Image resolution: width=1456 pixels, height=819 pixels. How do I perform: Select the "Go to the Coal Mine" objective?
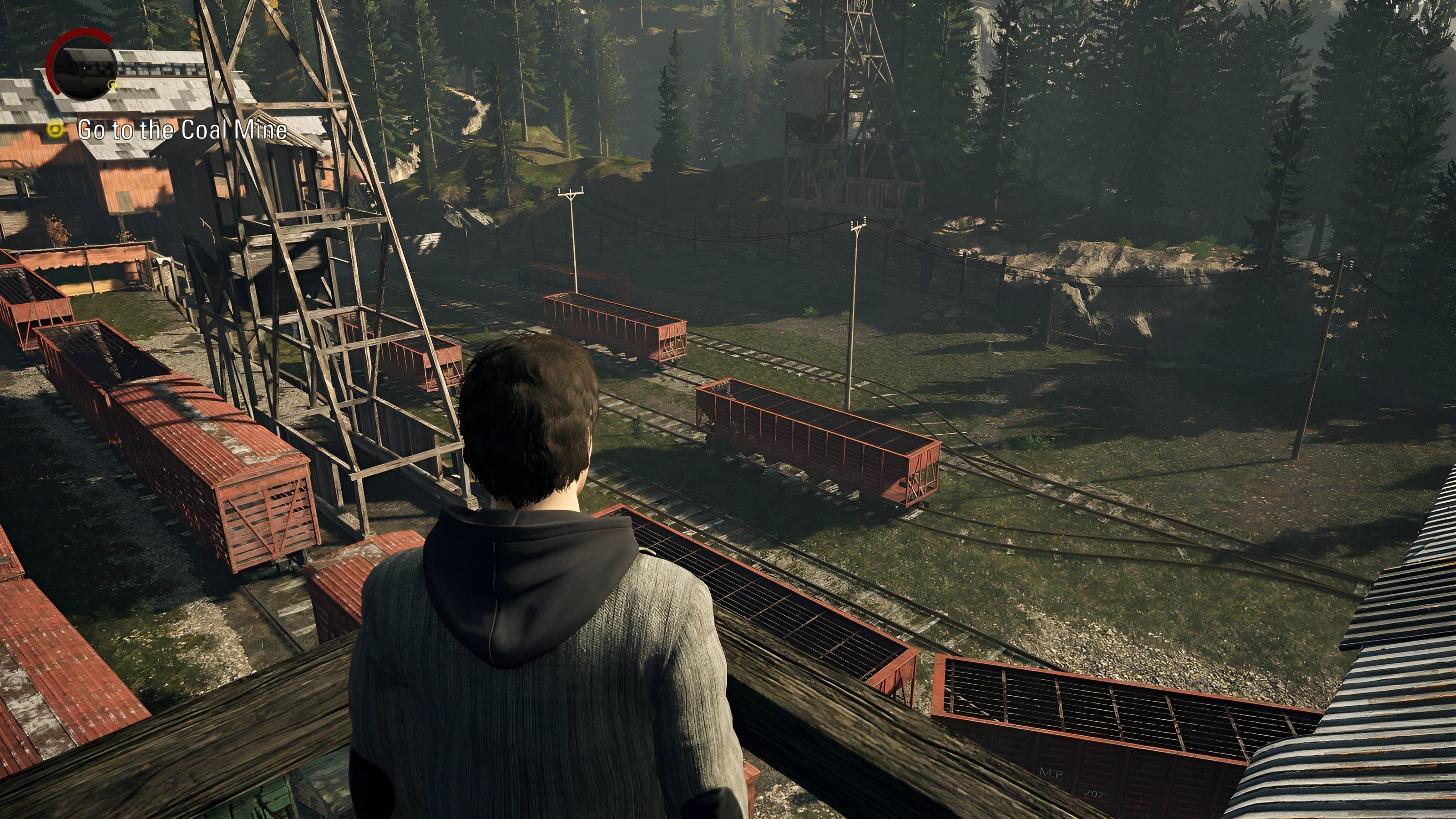[x=182, y=130]
